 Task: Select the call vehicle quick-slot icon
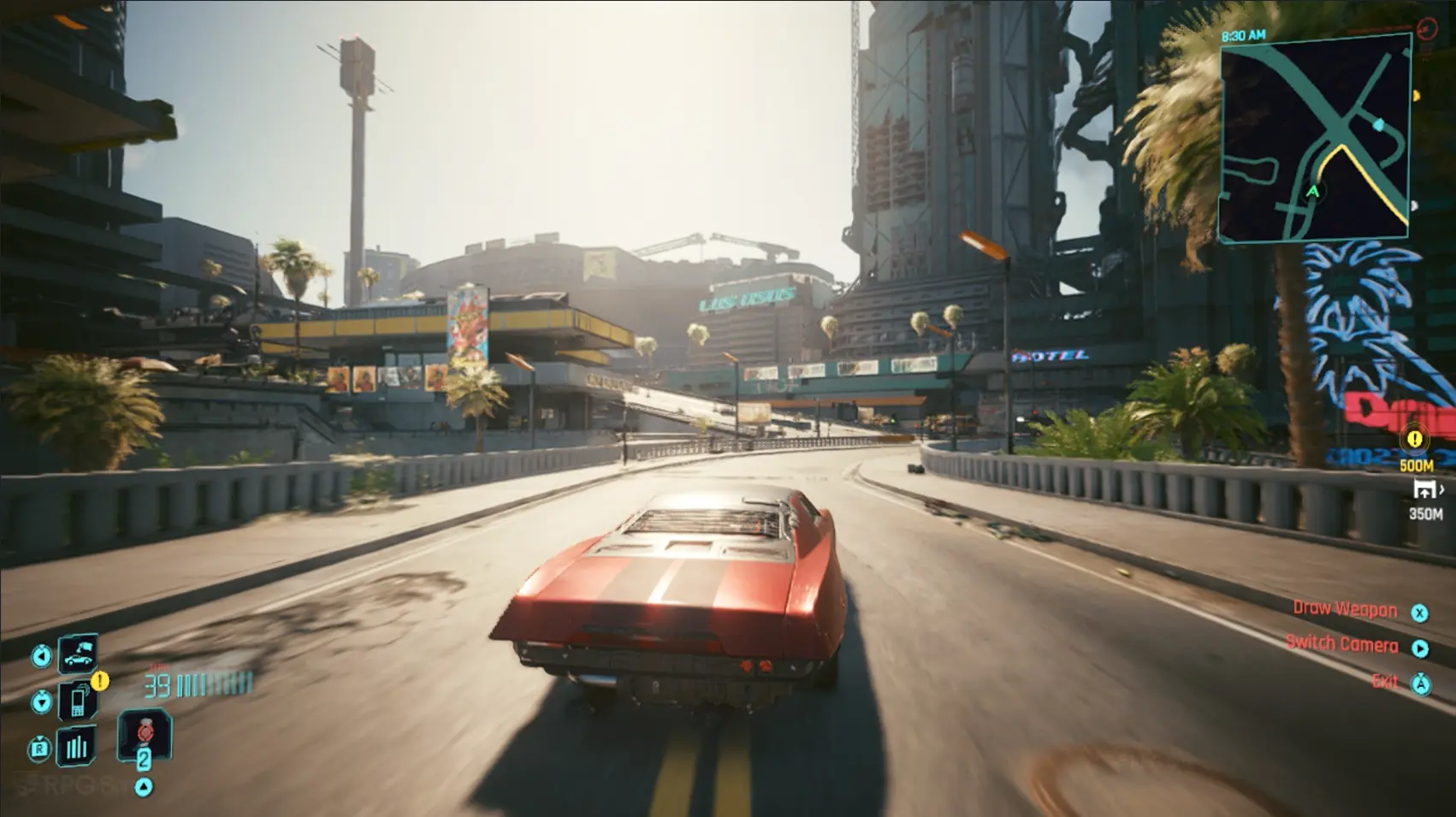pos(77,655)
